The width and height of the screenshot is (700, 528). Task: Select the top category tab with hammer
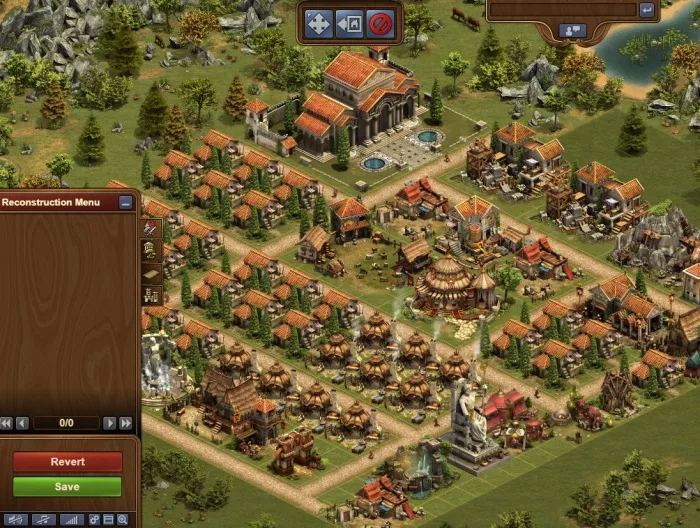coord(151,227)
